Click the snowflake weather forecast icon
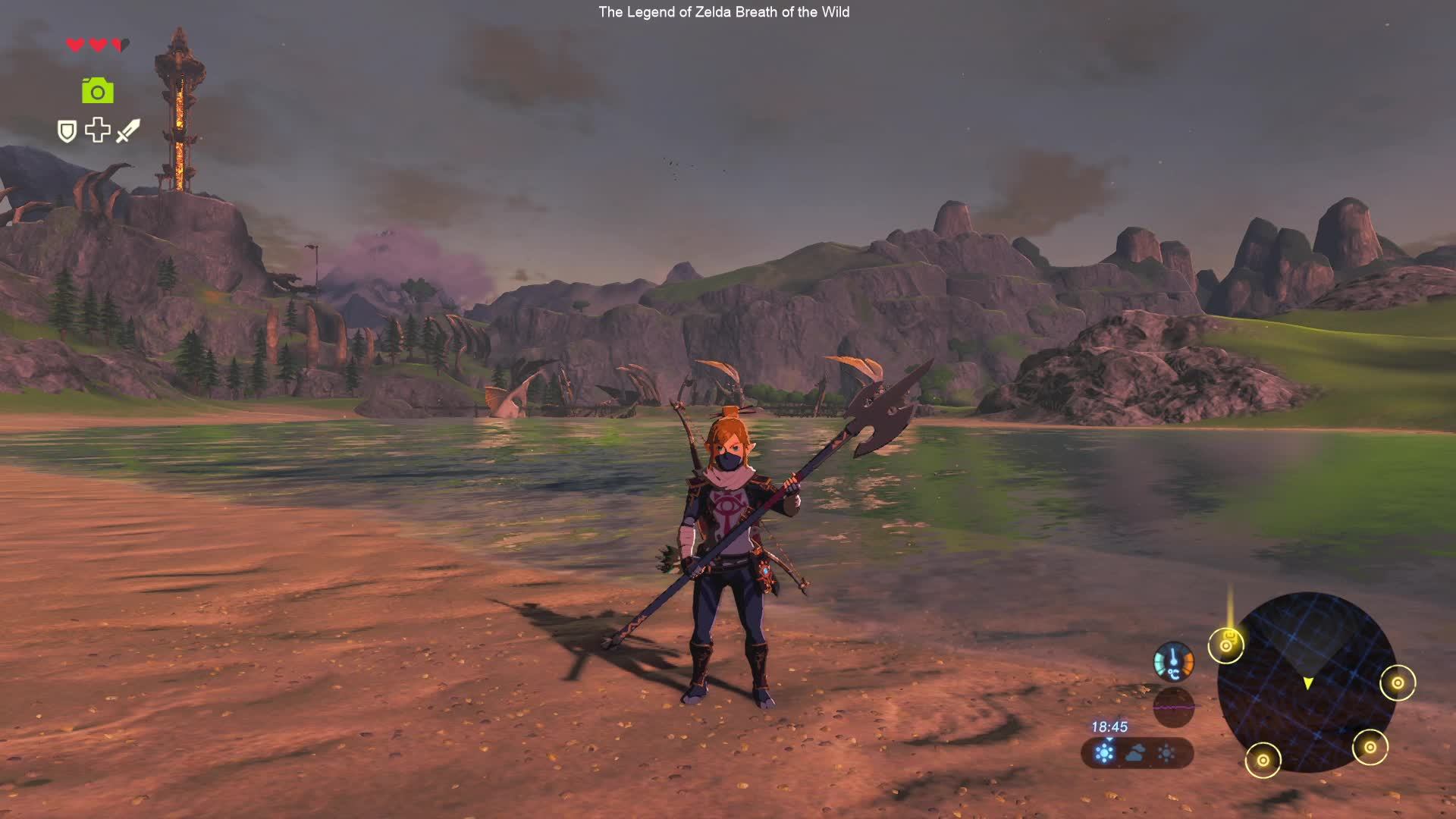 pos(1105,753)
